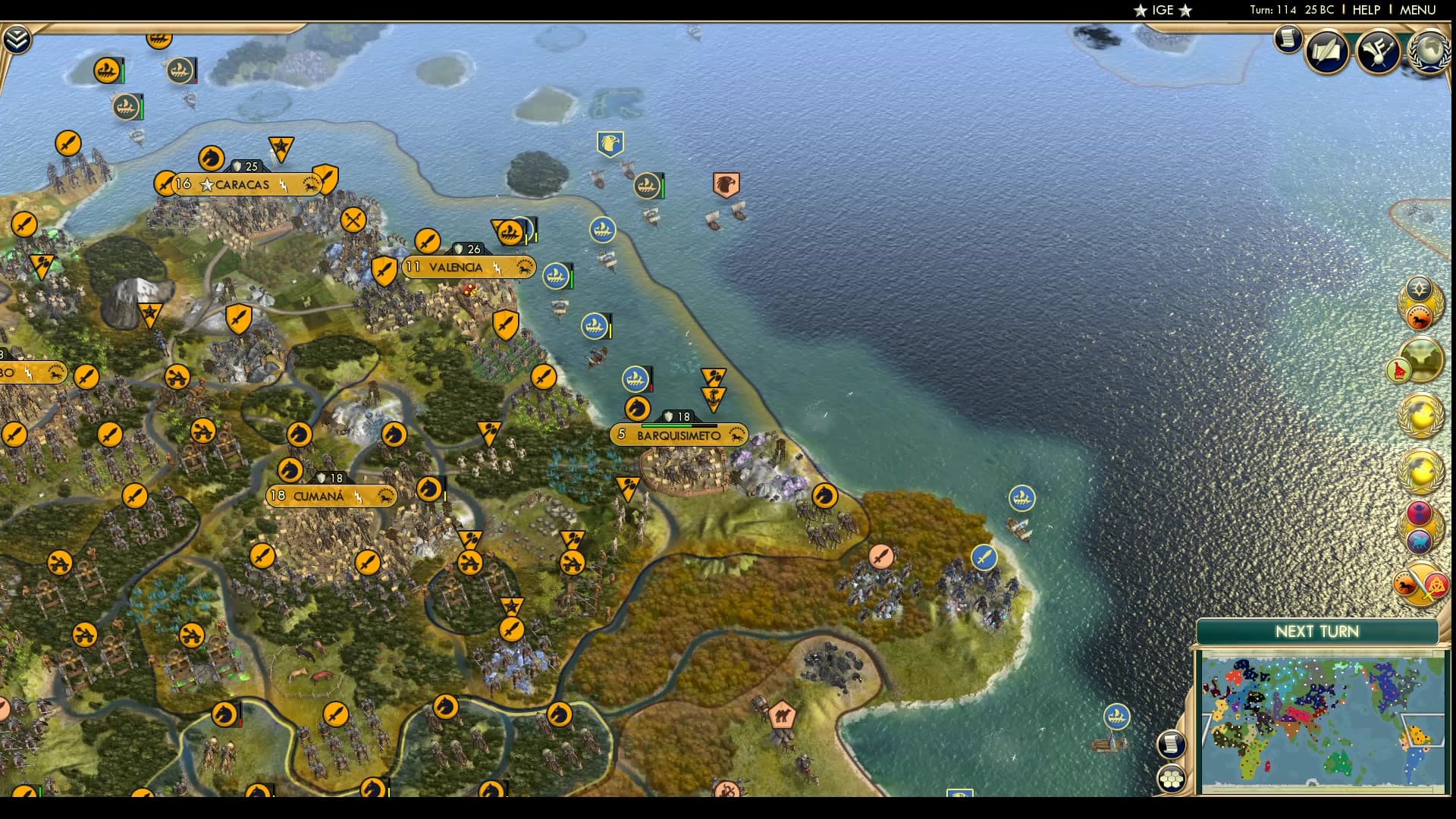1456x819 pixels.
Task: Select the Horseman flag above Barquisimeto
Action: pyautogui.click(x=637, y=409)
